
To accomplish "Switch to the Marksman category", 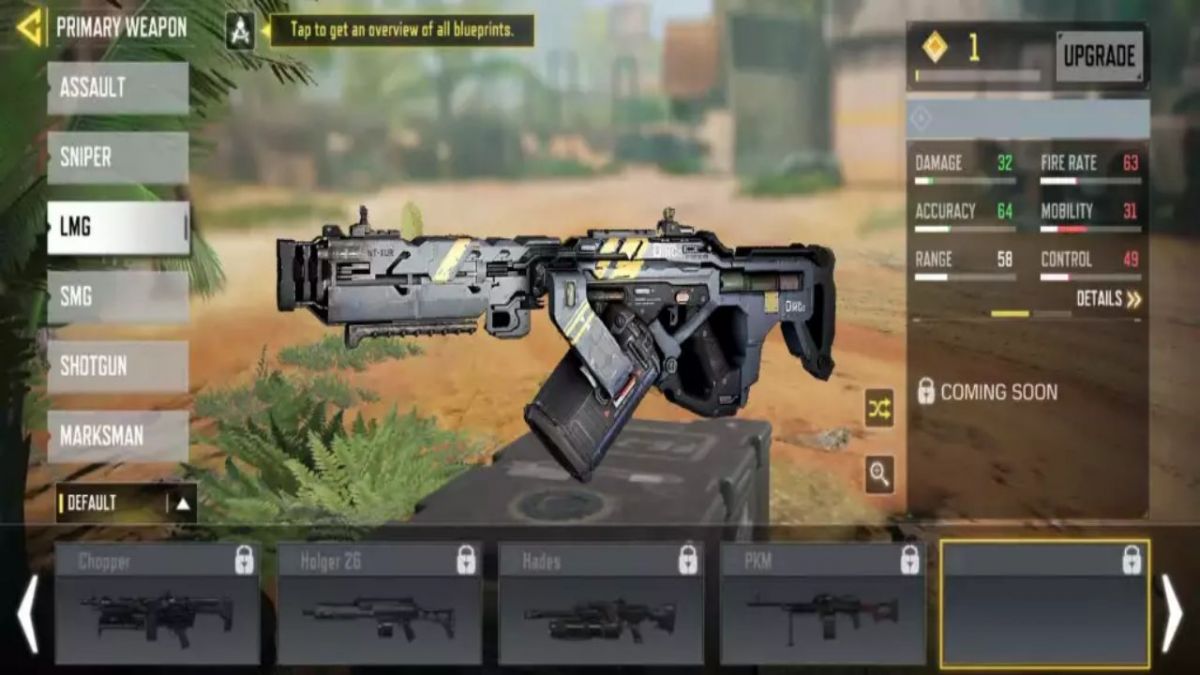I will click(117, 436).
